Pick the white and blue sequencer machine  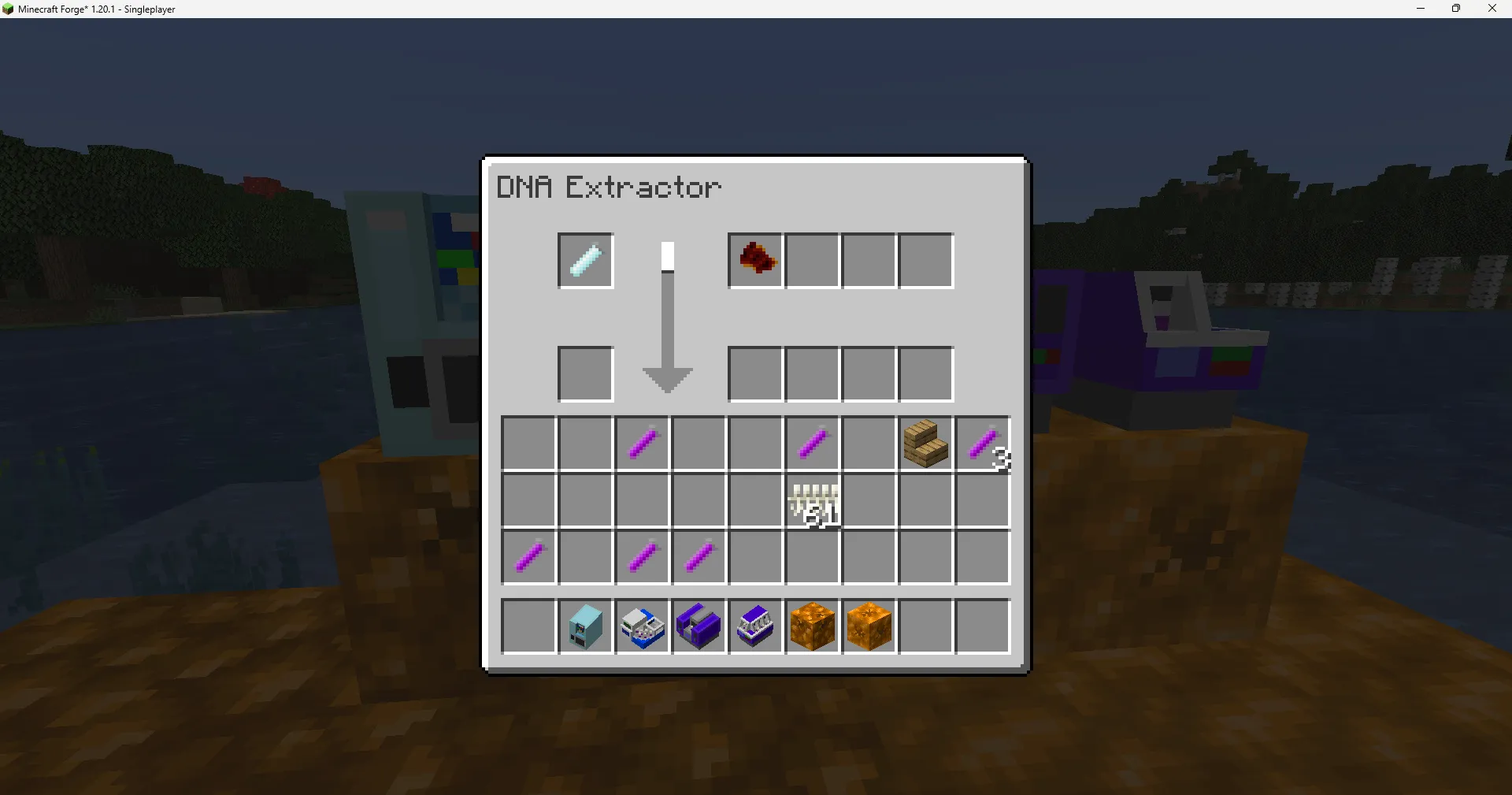[x=643, y=626]
